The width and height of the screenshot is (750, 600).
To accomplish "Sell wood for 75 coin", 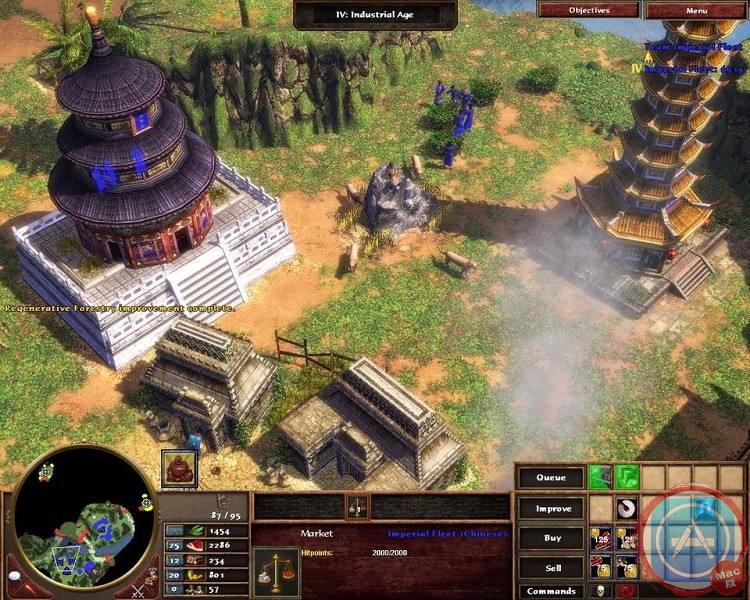I will point(627,567).
